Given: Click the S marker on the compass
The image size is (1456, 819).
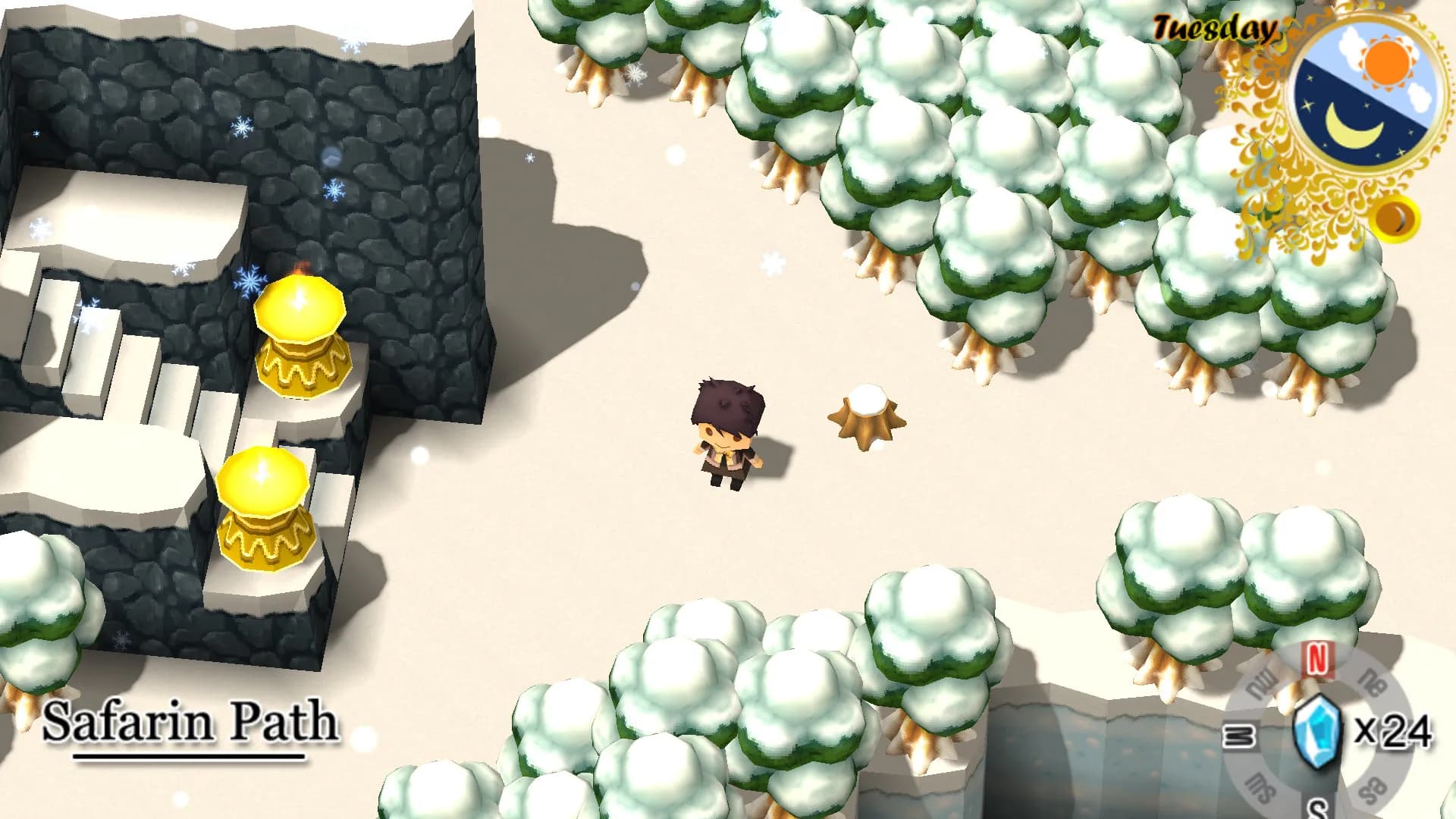Looking at the screenshot, I should [x=1317, y=810].
